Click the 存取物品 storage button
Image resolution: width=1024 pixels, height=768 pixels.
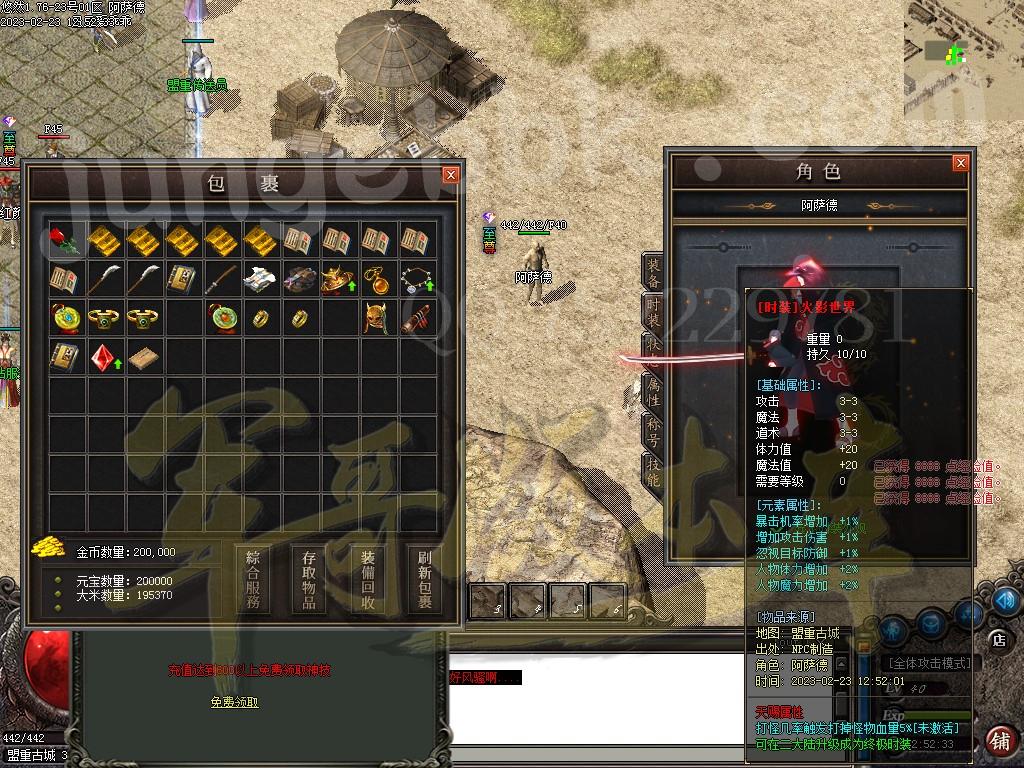tap(309, 579)
